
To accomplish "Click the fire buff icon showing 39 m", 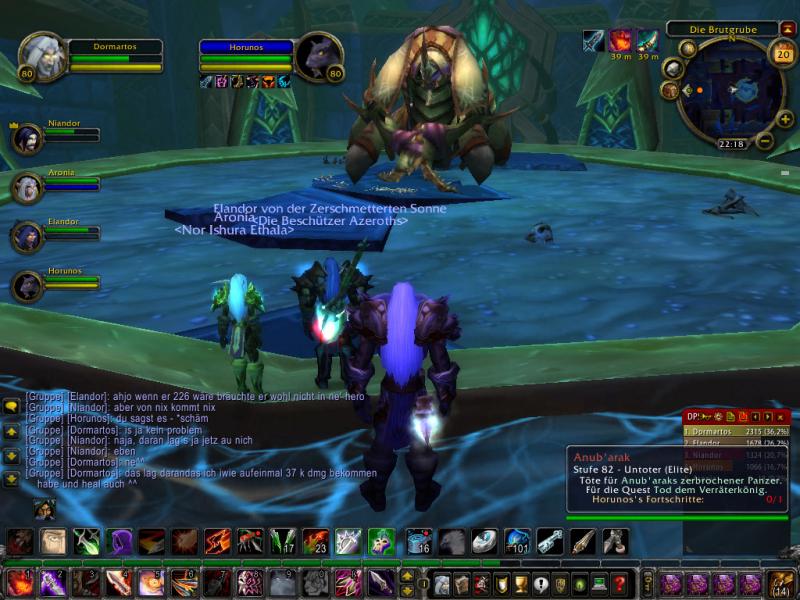I will pos(622,40).
